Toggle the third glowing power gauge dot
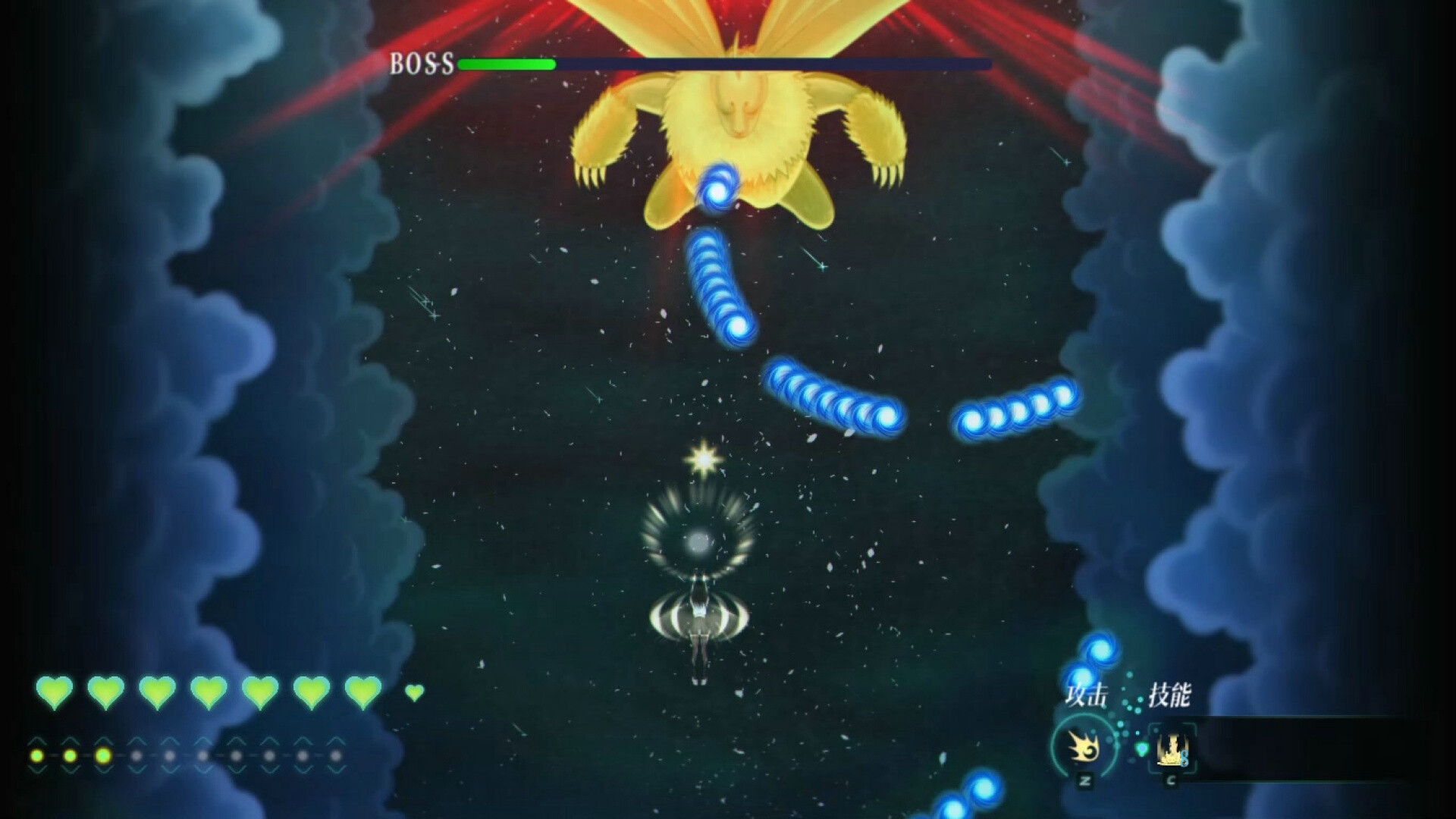Image resolution: width=1456 pixels, height=819 pixels. click(x=103, y=755)
